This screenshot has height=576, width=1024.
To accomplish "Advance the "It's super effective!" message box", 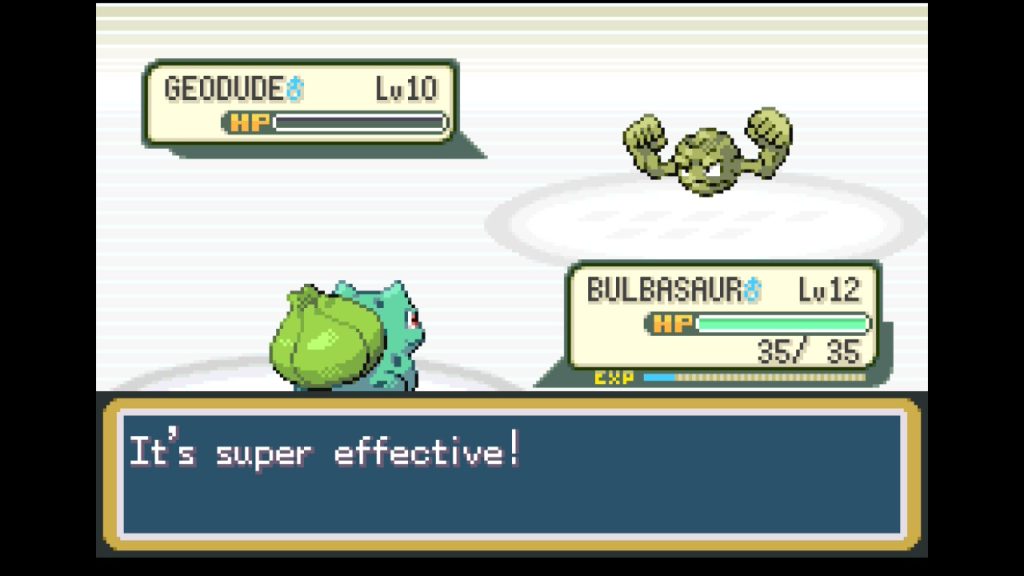I will pos(511,474).
